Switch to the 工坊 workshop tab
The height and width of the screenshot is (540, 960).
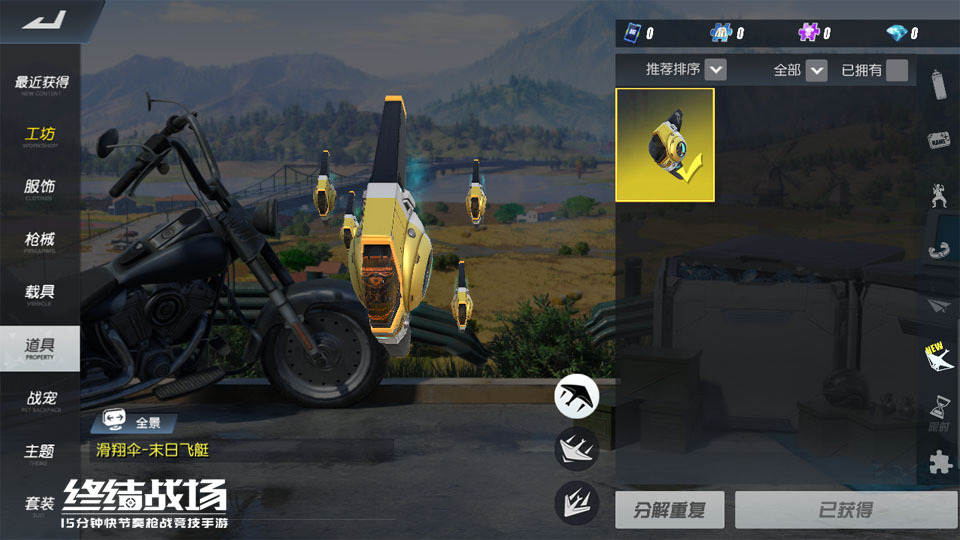coord(40,136)
